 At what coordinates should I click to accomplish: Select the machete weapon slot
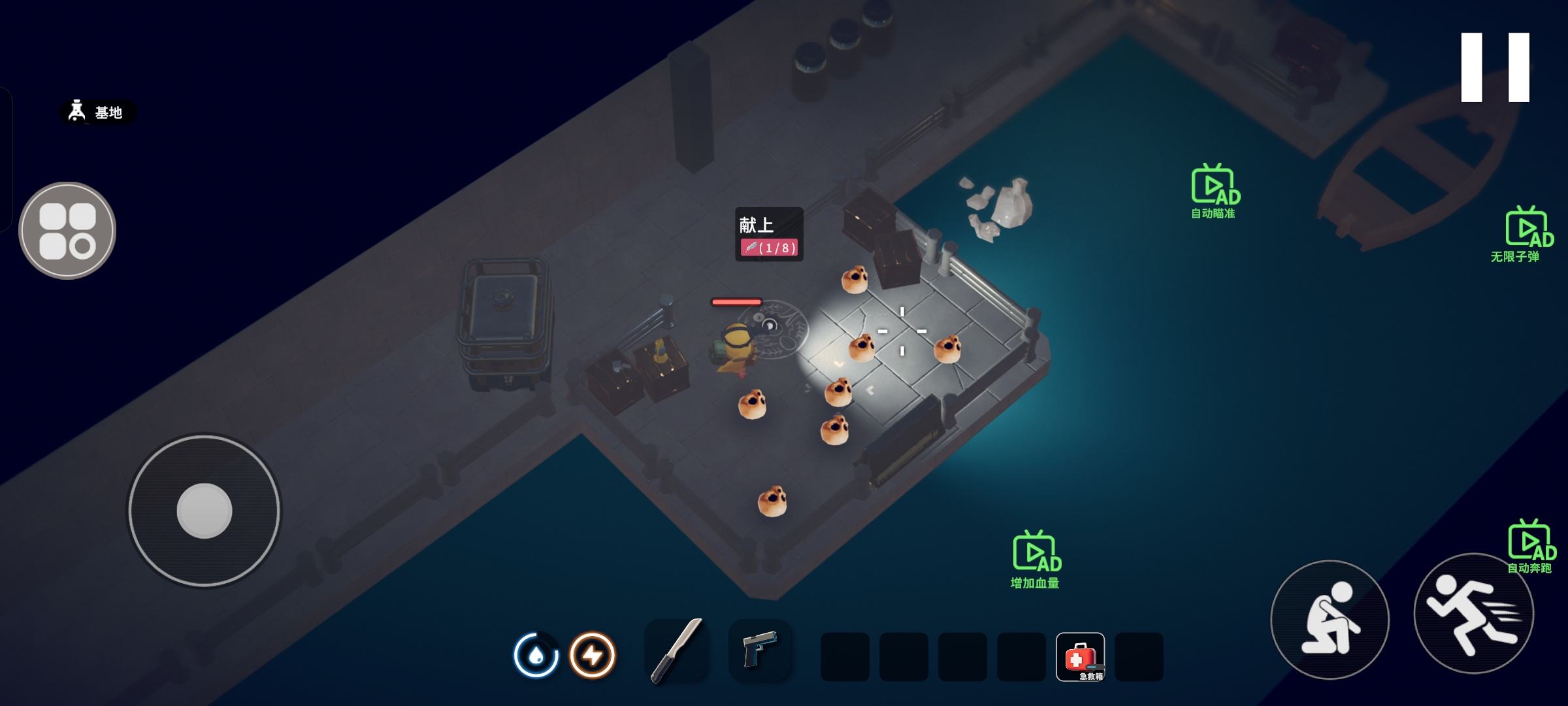point(676,651)
